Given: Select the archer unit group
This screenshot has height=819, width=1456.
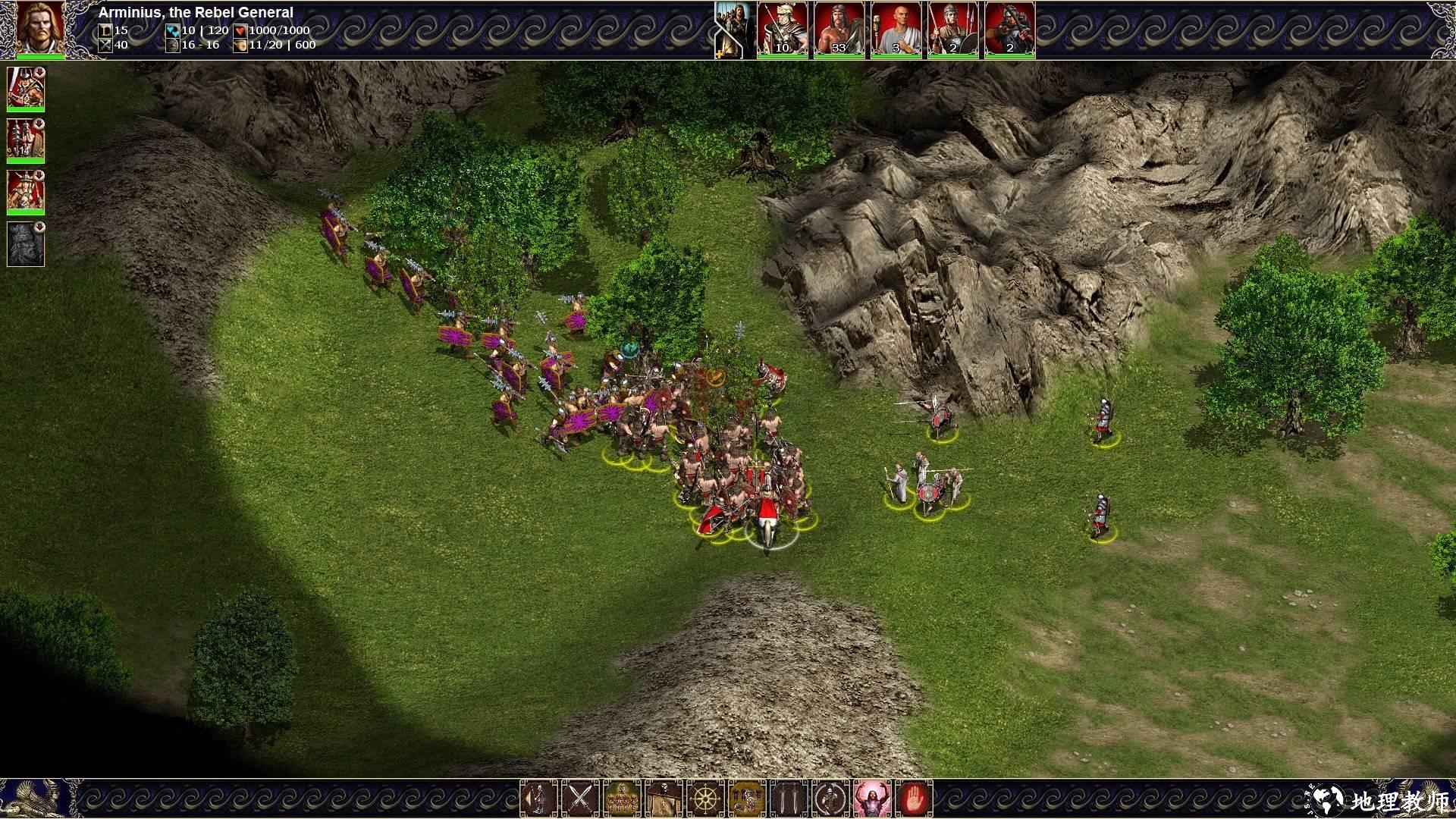Looking at the screenshot, I should tap(1009, 30).
